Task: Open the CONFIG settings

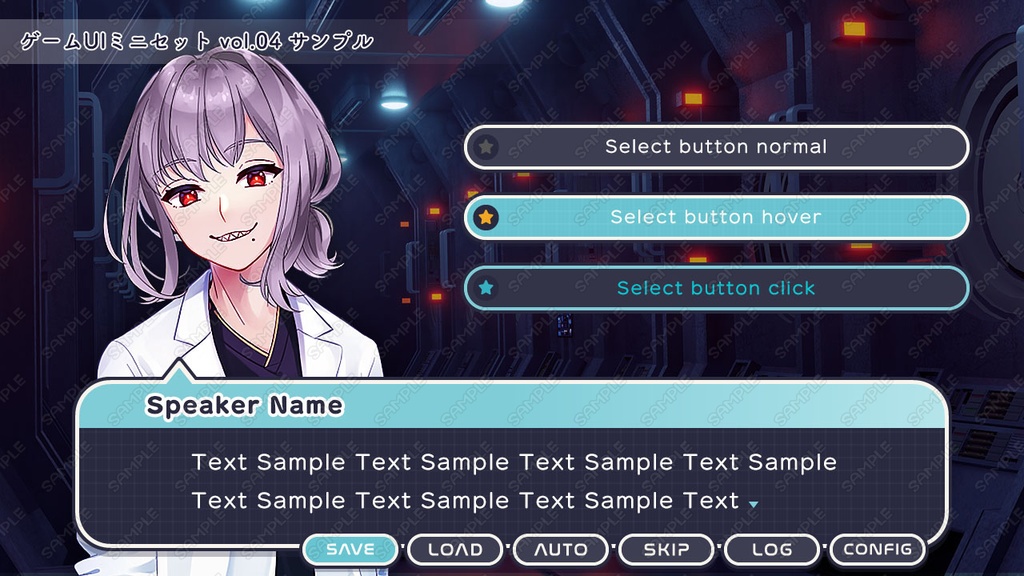Action: pyautogui.click(x=877, y=550)
